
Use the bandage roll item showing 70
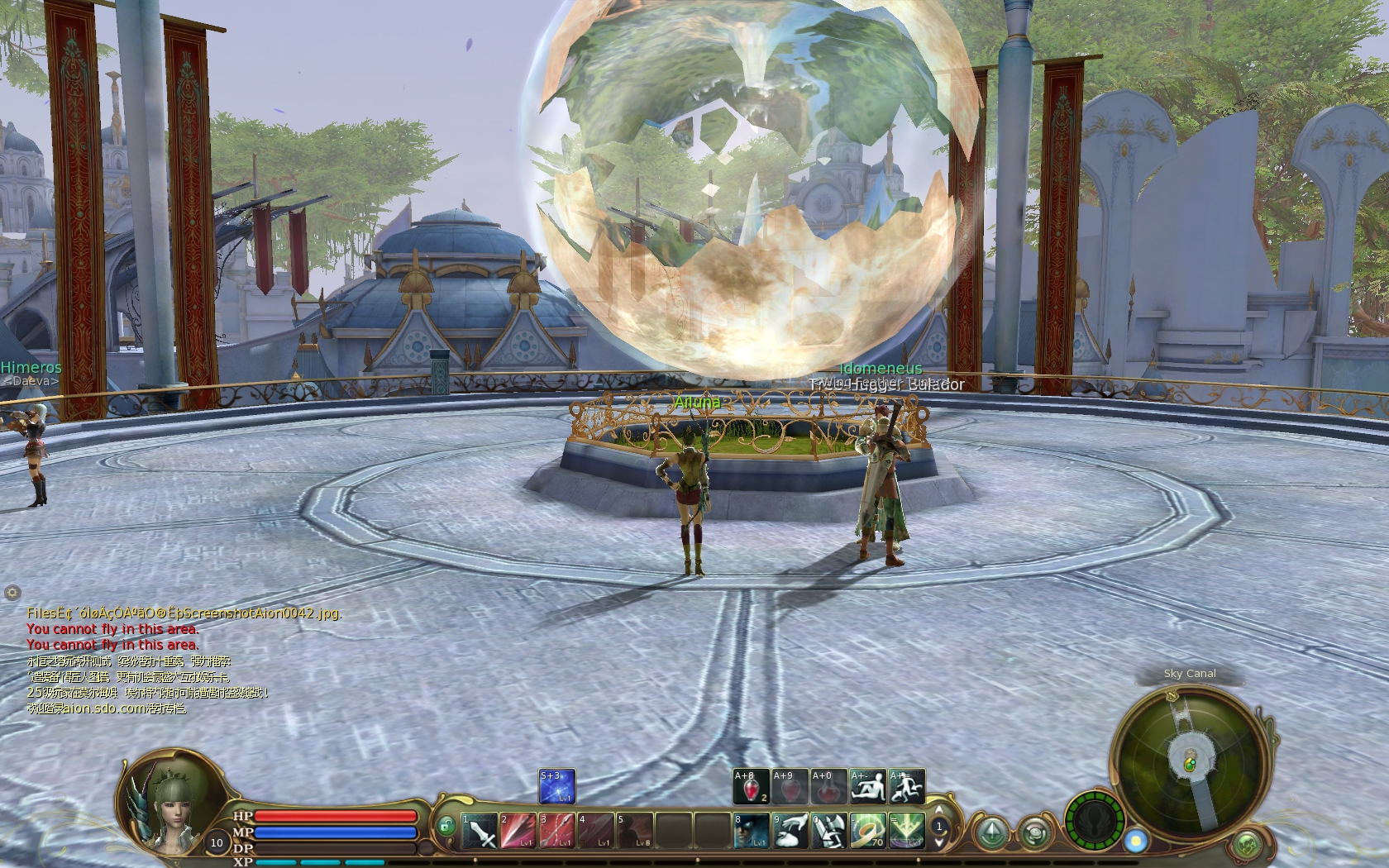coord(867,831)
